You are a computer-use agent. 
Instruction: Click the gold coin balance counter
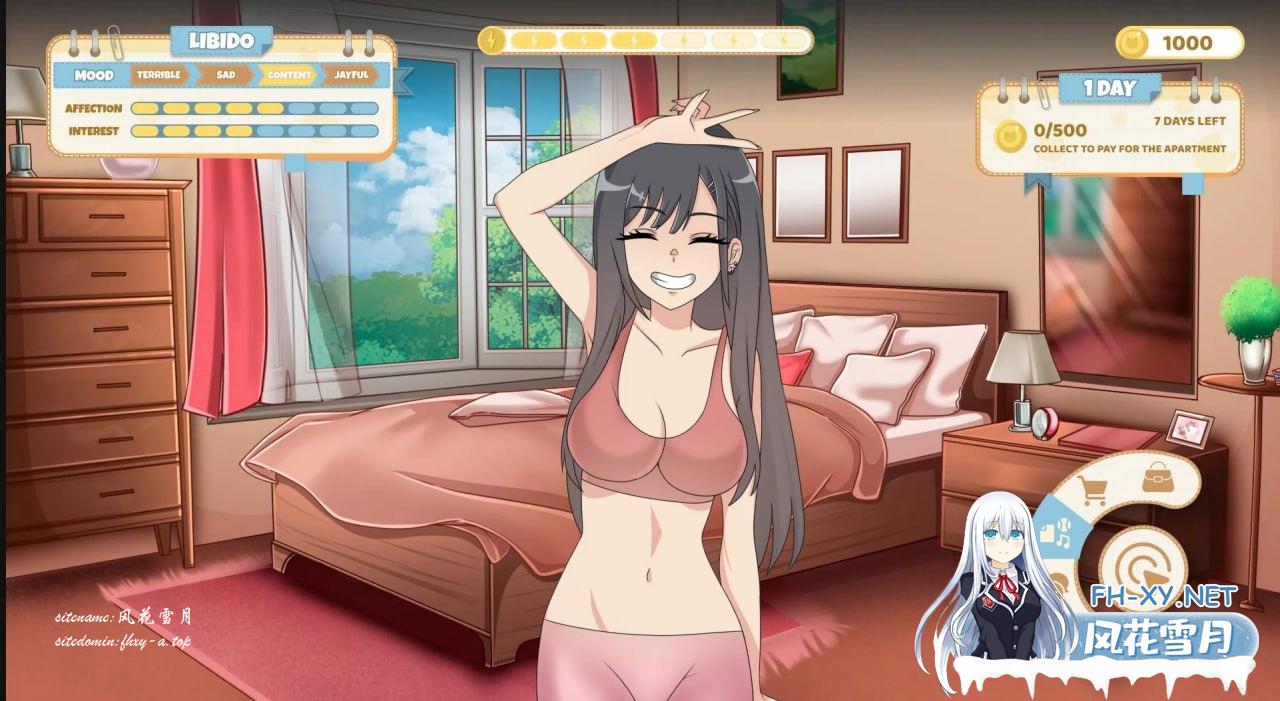click(1179, 43)
